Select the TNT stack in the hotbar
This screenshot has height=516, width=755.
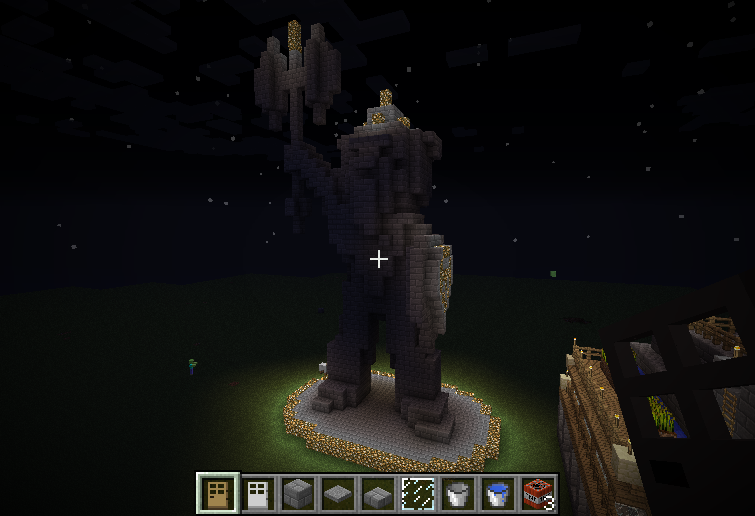click(x=536, y=492)
